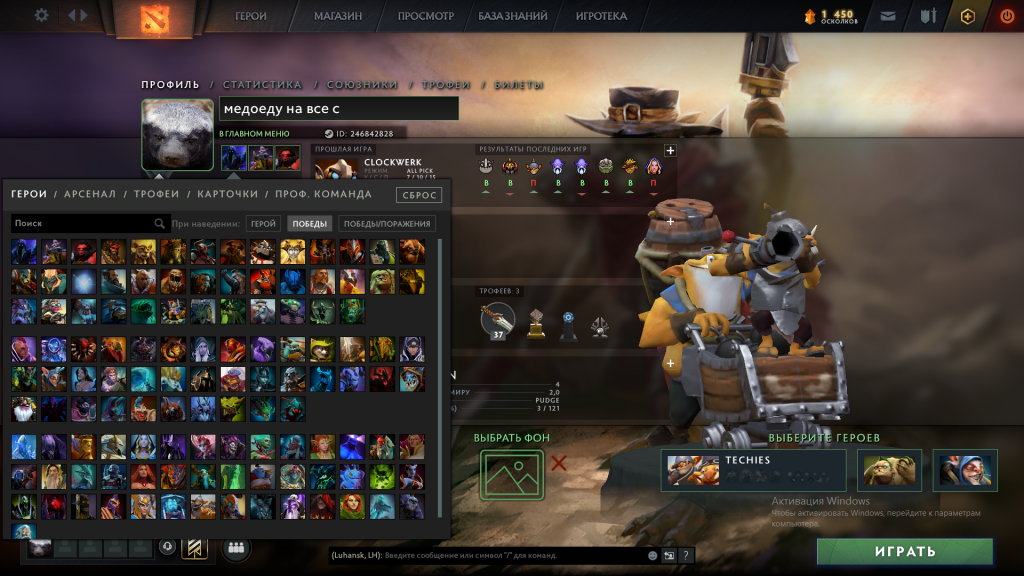Select the КАРТОЧКИ tab in the popup
Image resolution: width=1024 pixels, height=576 pixels.
tap(227, 194)
